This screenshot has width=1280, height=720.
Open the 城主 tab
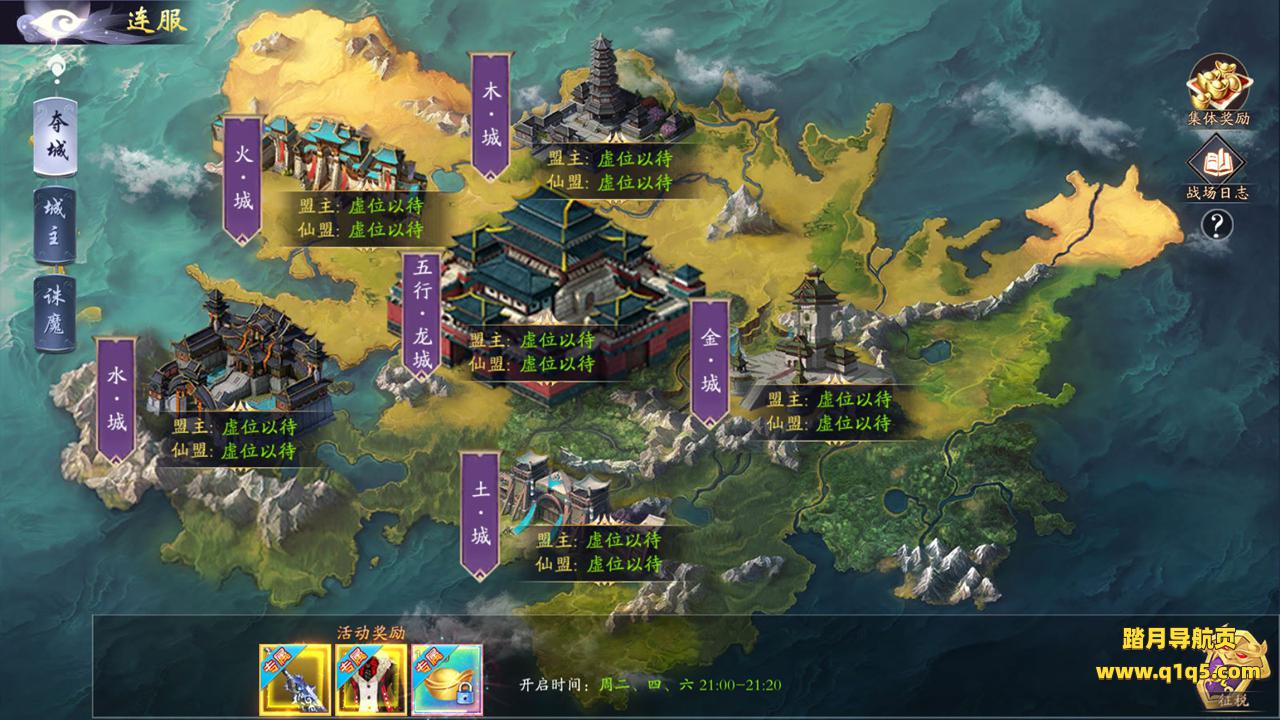[x=56, y=224]
